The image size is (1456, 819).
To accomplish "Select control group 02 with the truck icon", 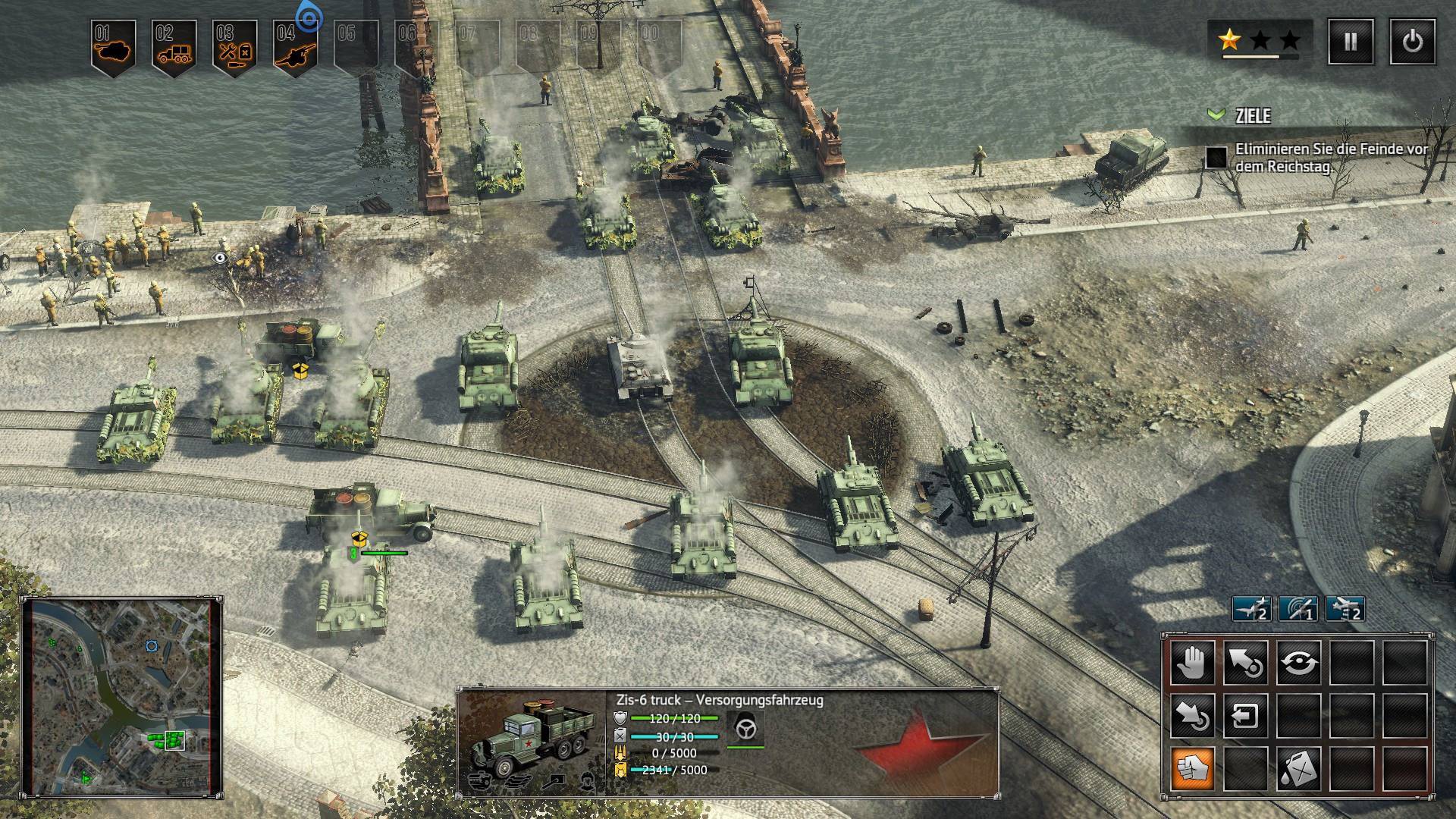I will coord(174,48).
